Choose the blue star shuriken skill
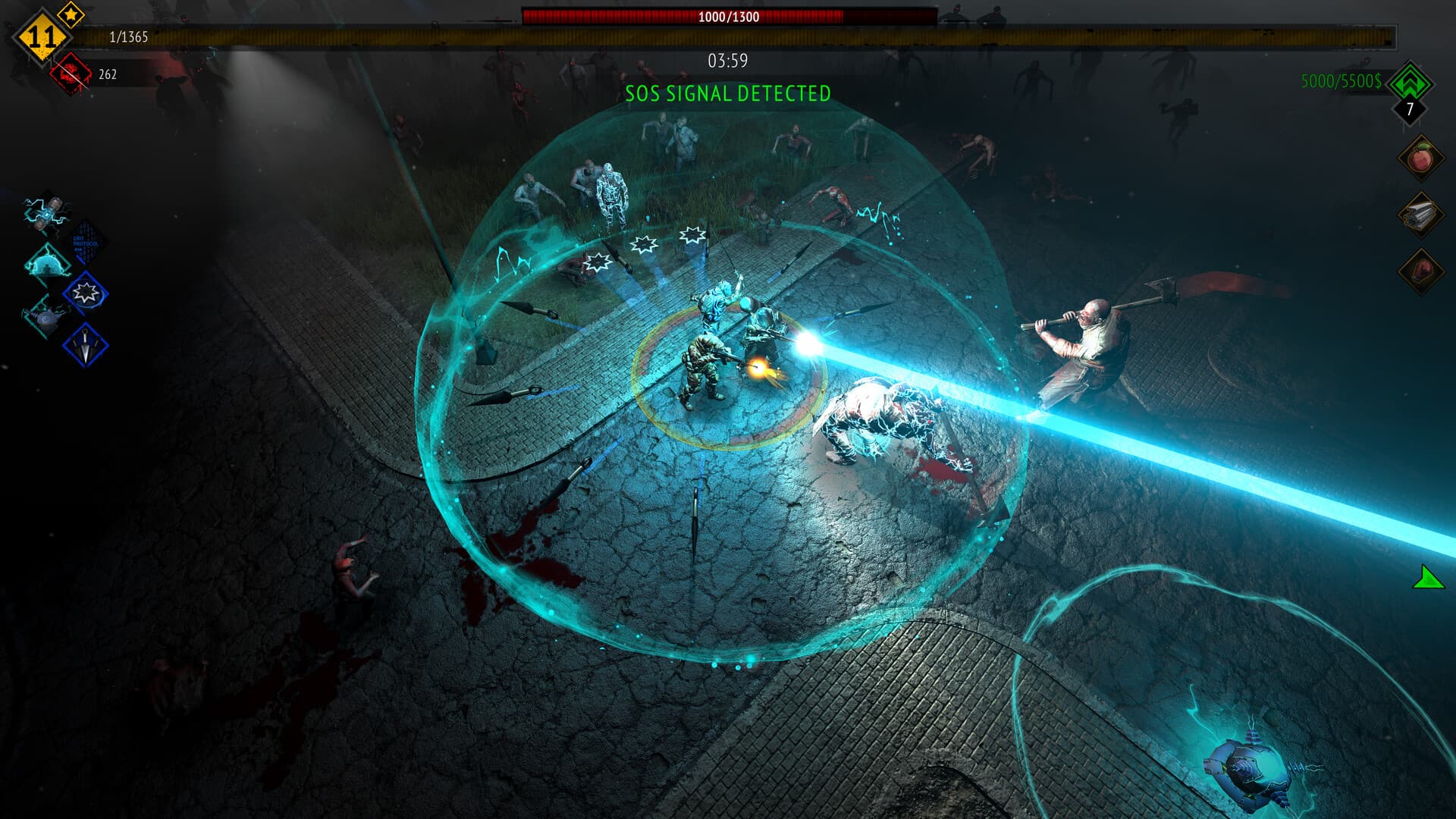Image resolution: width=1456 pixels, height=819 pixels. point(86,294)
